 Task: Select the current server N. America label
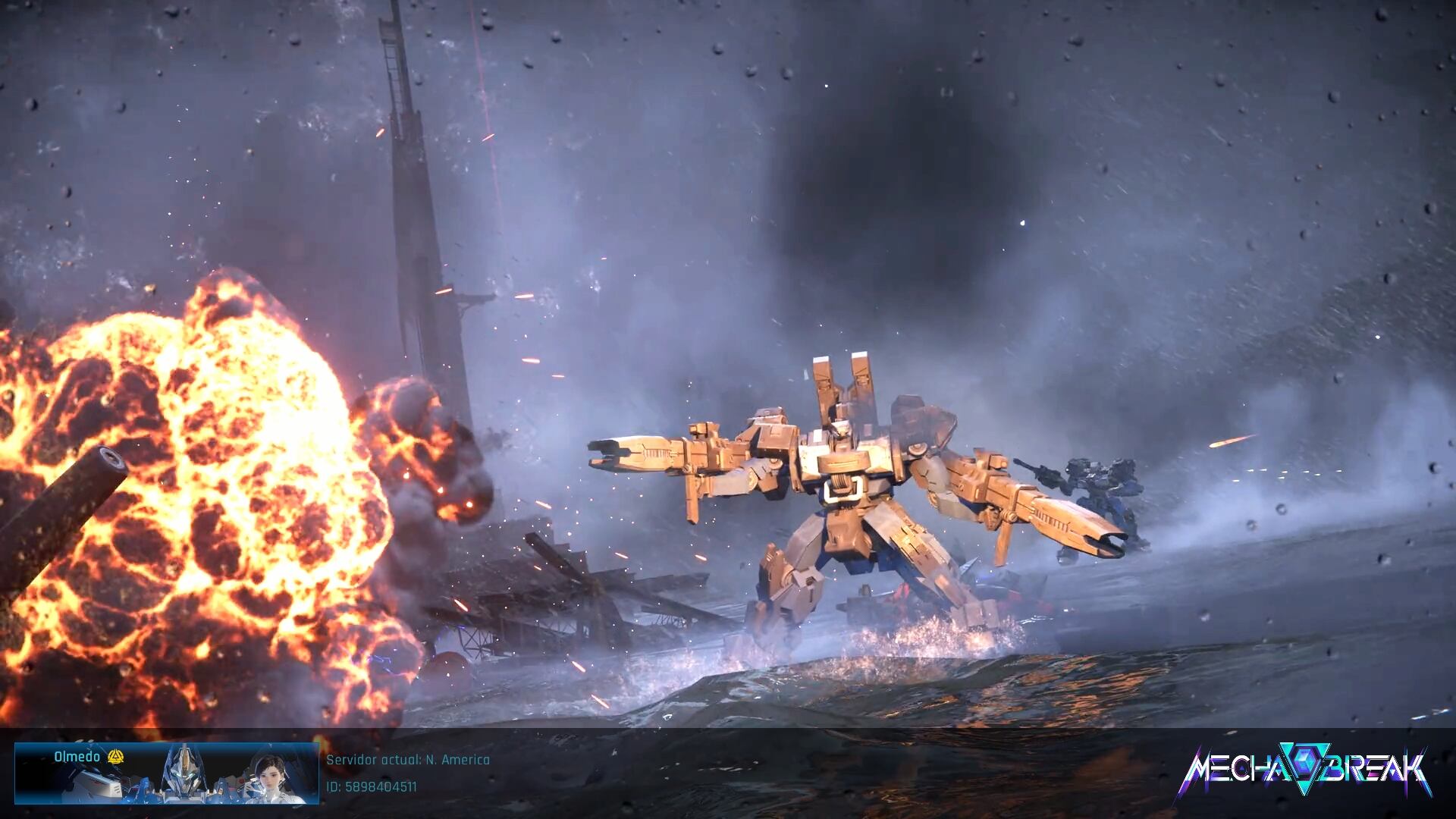[x=408, y=760]
